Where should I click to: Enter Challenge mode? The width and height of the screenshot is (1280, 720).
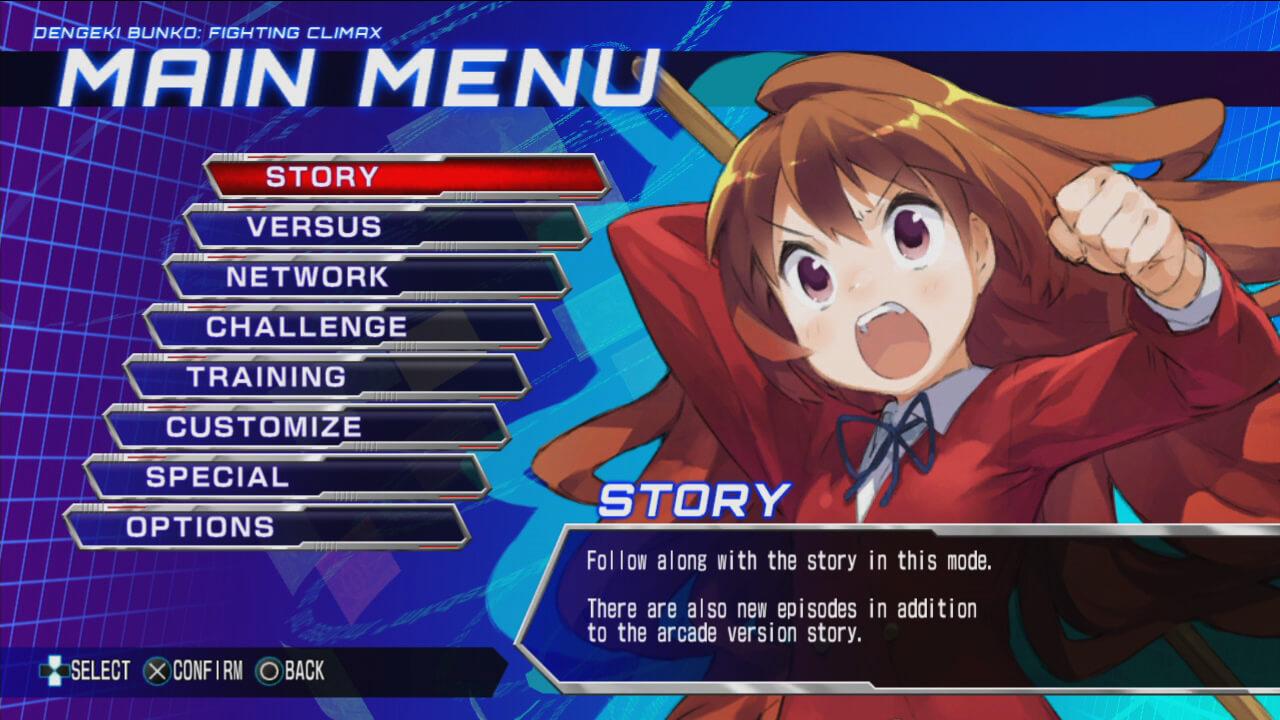point(346,327)
